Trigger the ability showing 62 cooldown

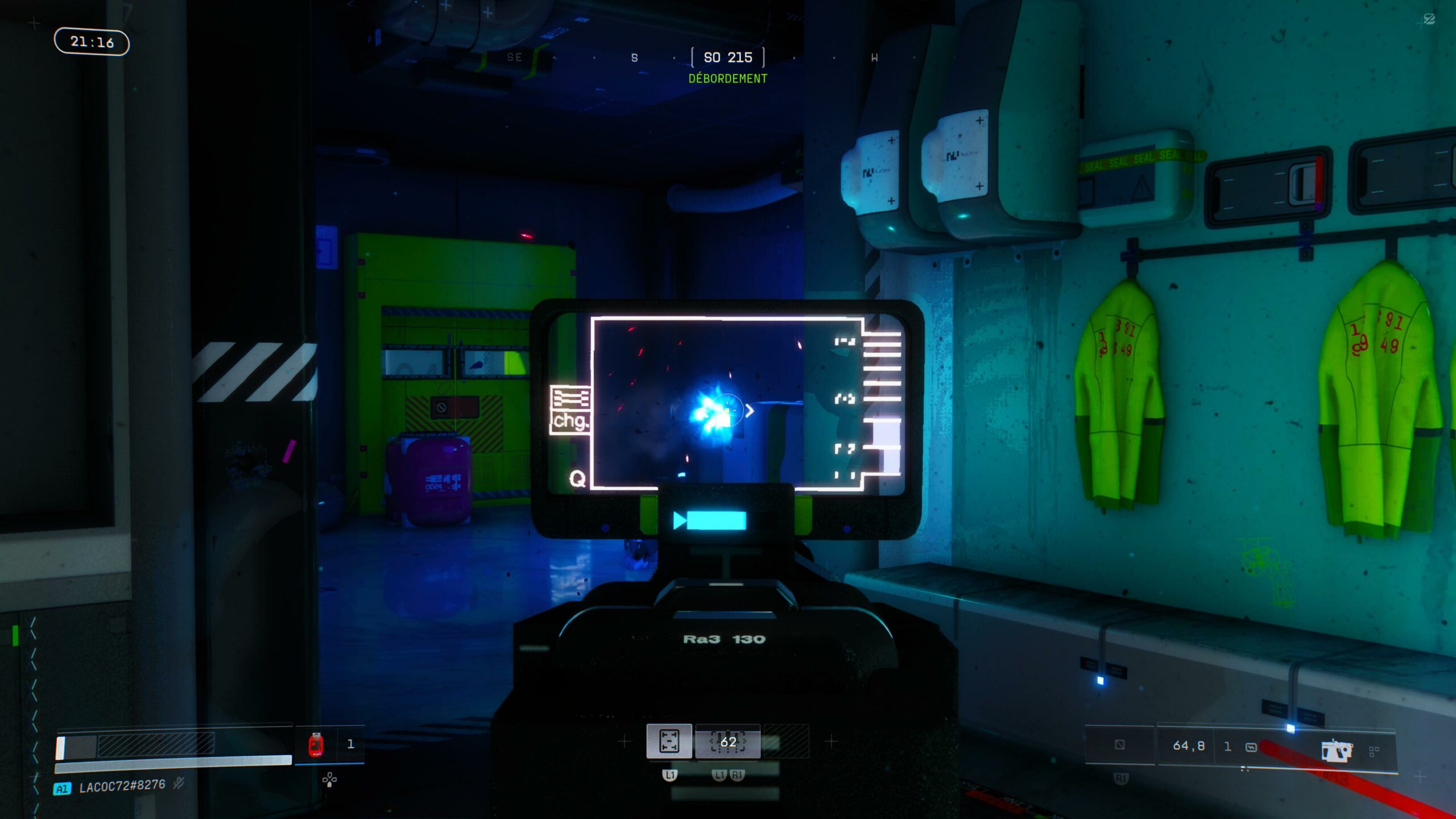727,742
